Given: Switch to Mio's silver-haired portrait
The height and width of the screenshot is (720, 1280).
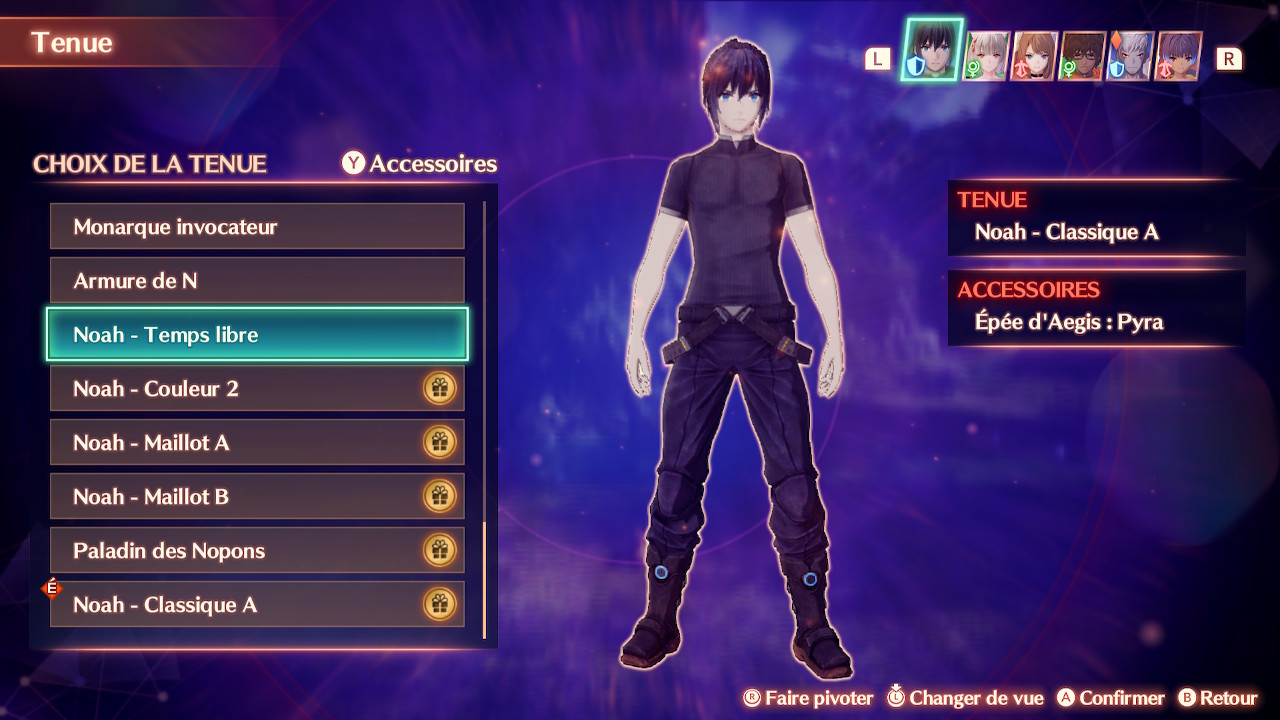Looking at the screenshot, I should [x=984, y=57].
